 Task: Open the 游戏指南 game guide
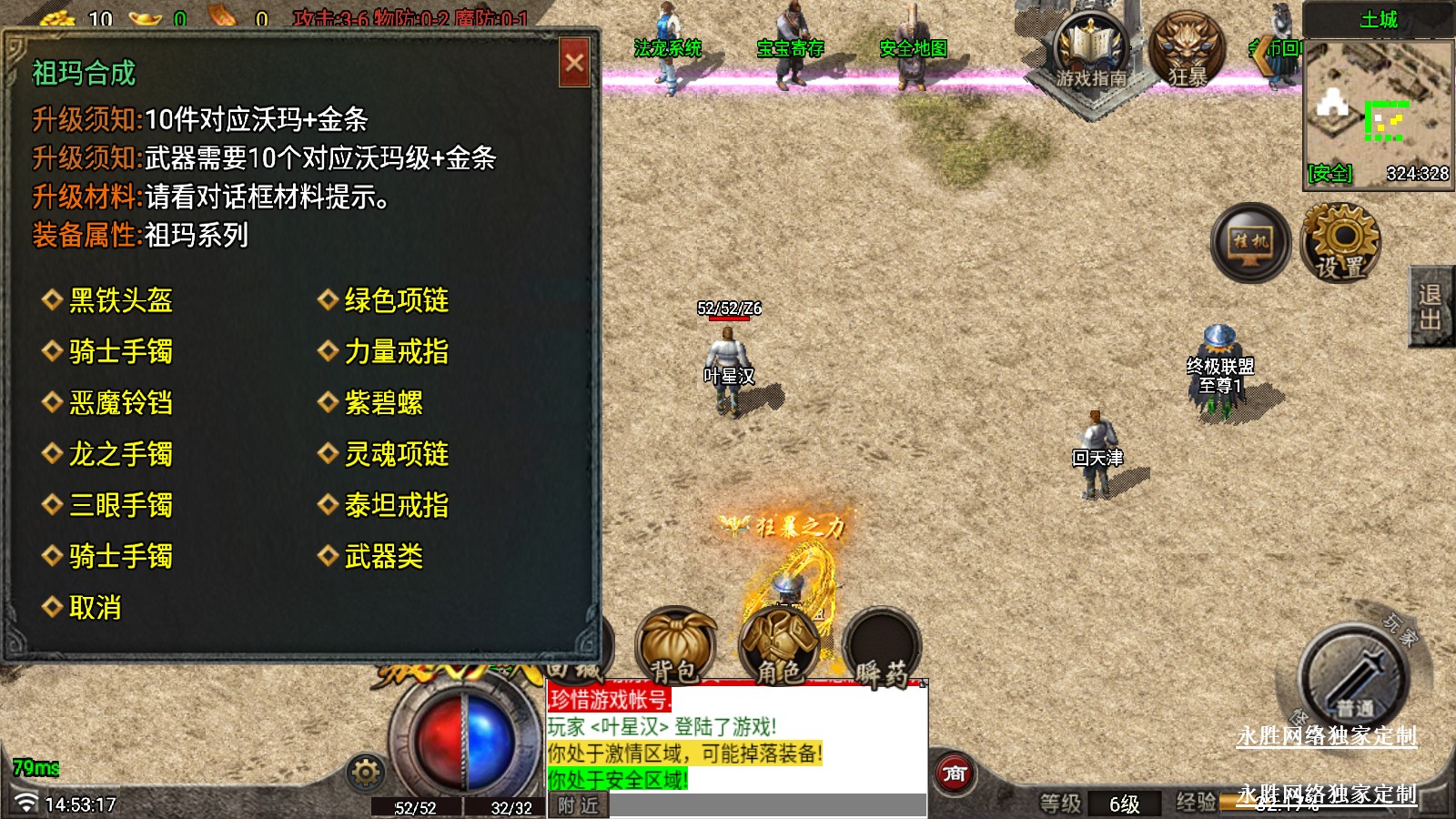pos(1091,55)
